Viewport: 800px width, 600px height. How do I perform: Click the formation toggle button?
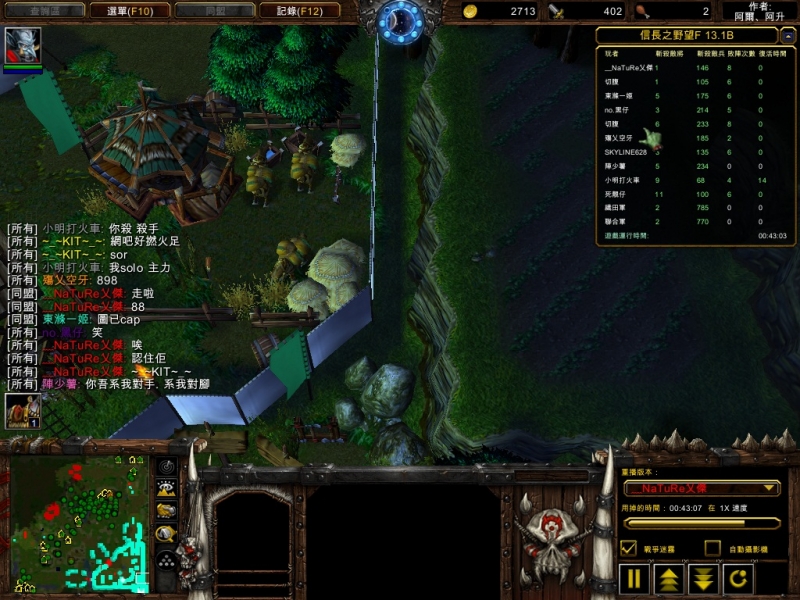point(167,558)
